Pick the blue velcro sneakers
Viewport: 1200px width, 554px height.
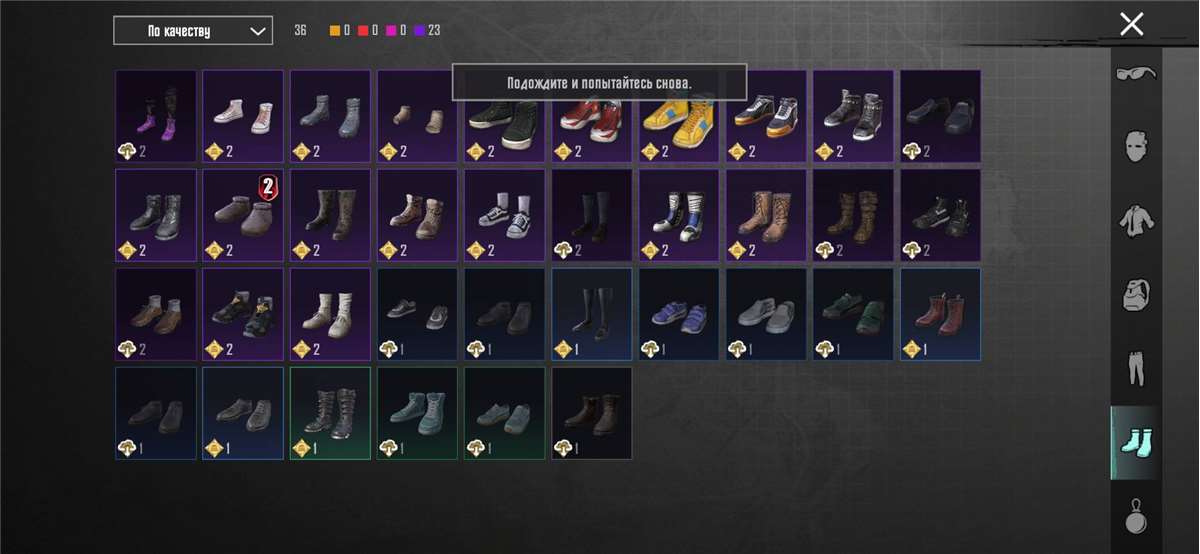pyautogui.click(x=681, y=314)
